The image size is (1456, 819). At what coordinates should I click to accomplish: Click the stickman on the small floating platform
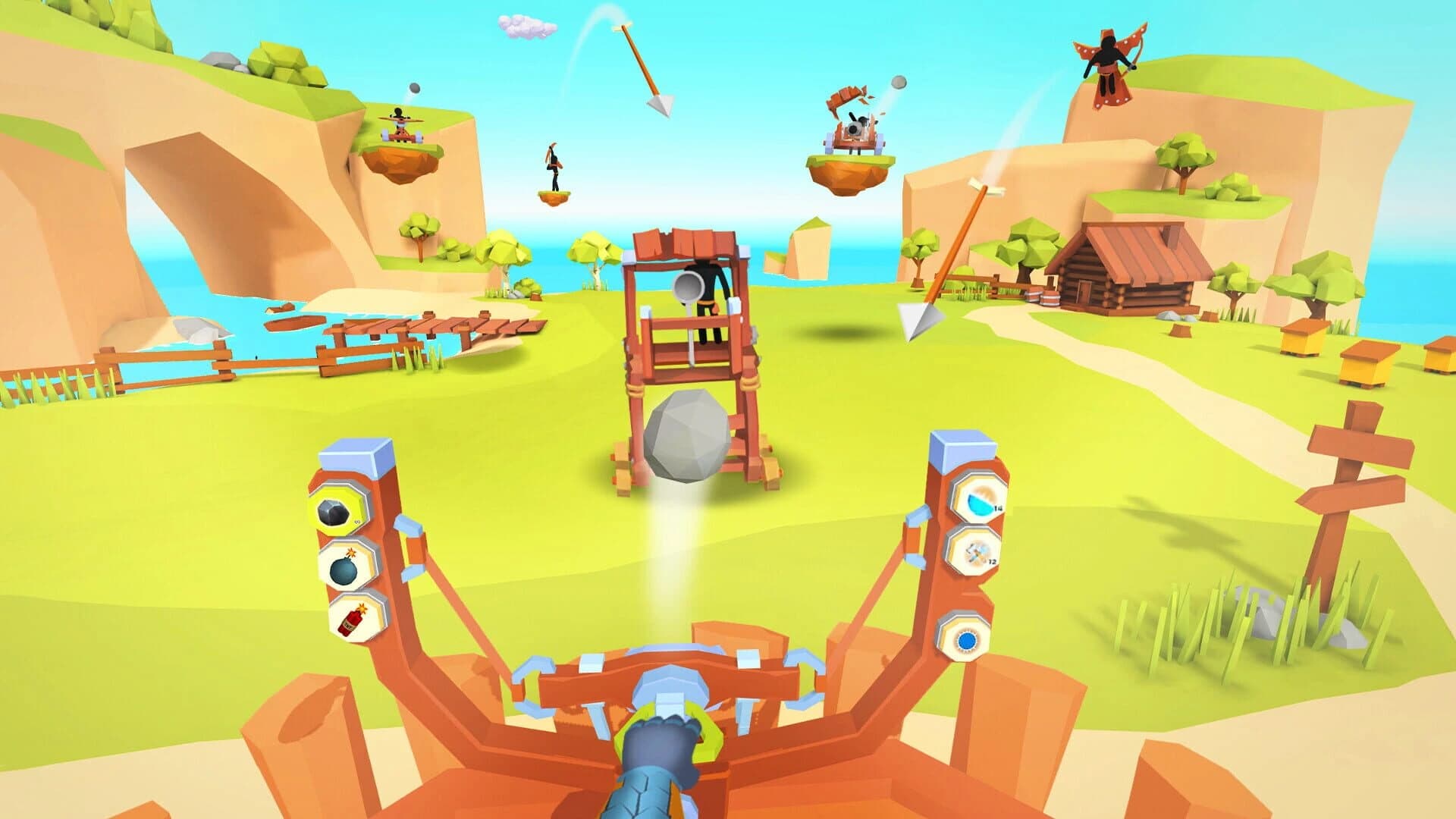point(552,163)
